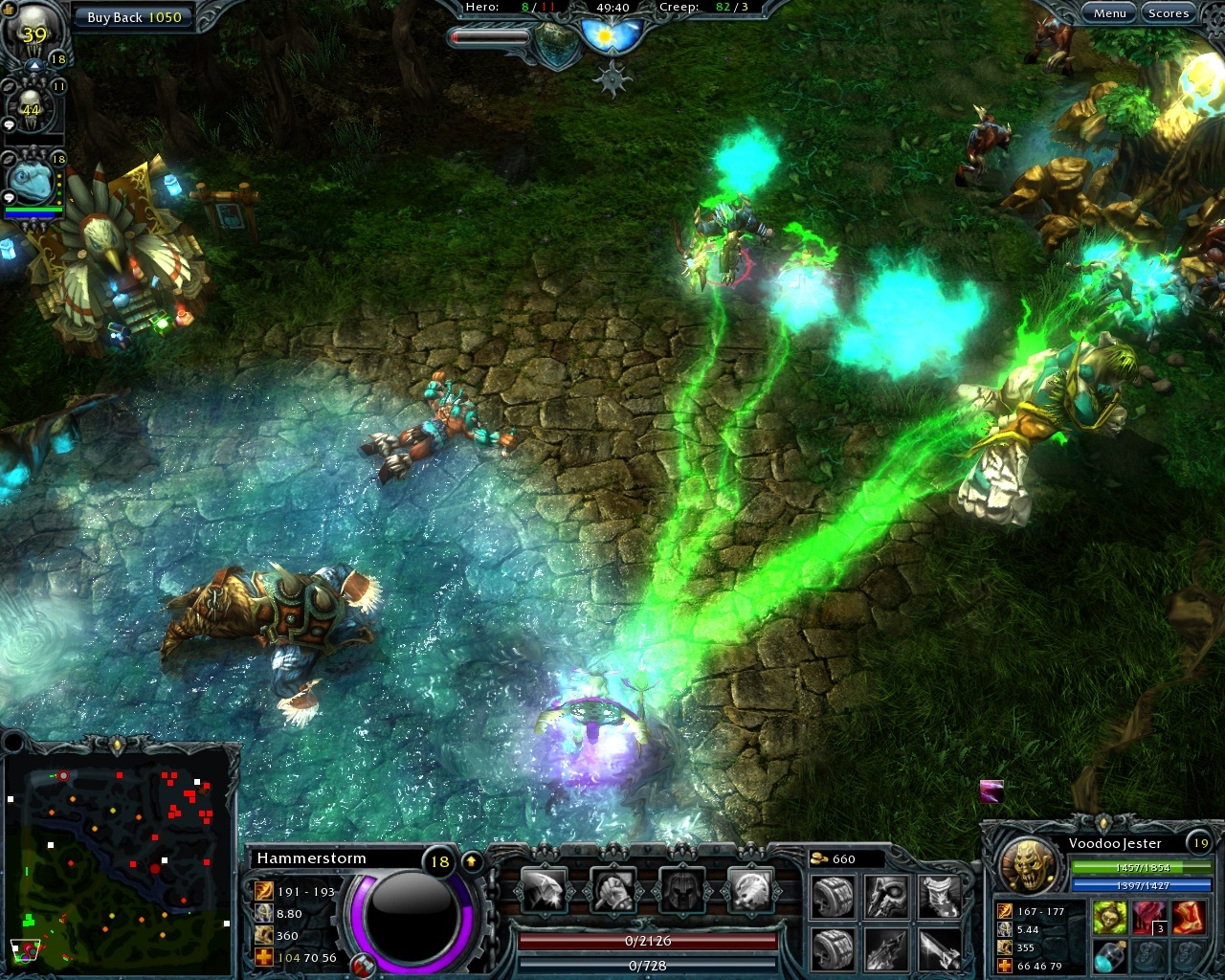The width and height of the screenshot is (1225, 980).
Task: Open the Menu panel
Action: 1110,13
